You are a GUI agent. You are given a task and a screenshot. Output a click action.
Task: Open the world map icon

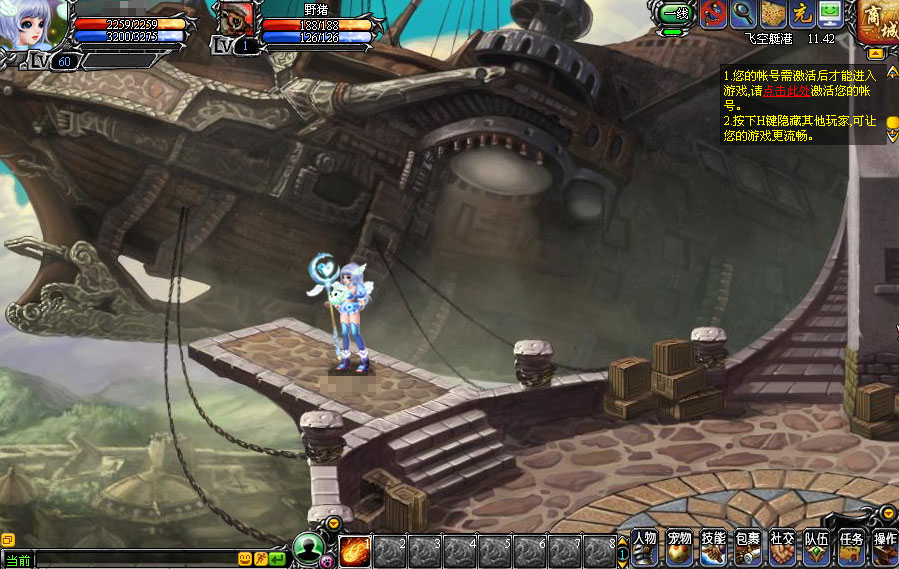pyautogui.click(x=772, y=14)
